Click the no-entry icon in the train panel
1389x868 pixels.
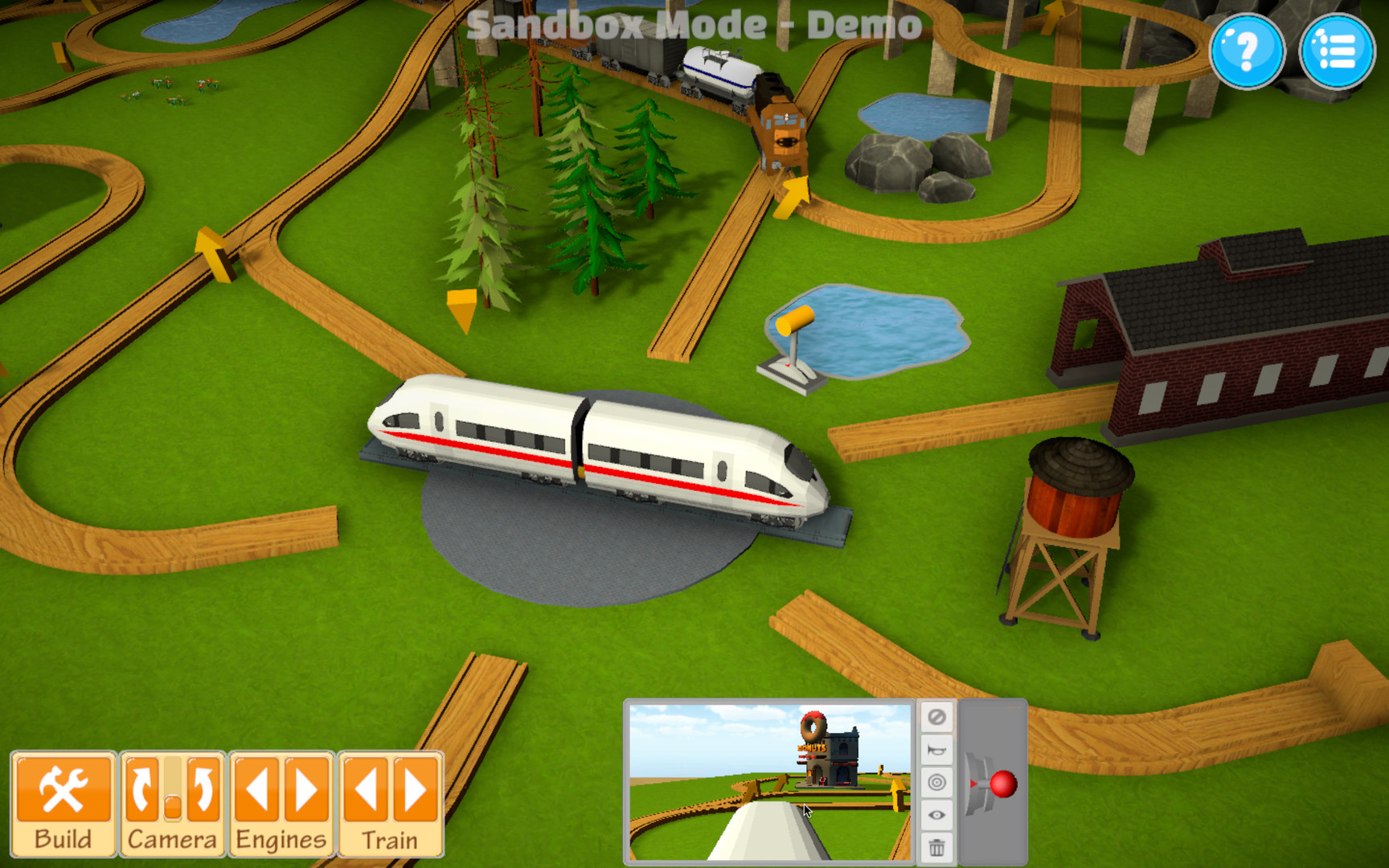pyautogui.click(x=934, y=717)
